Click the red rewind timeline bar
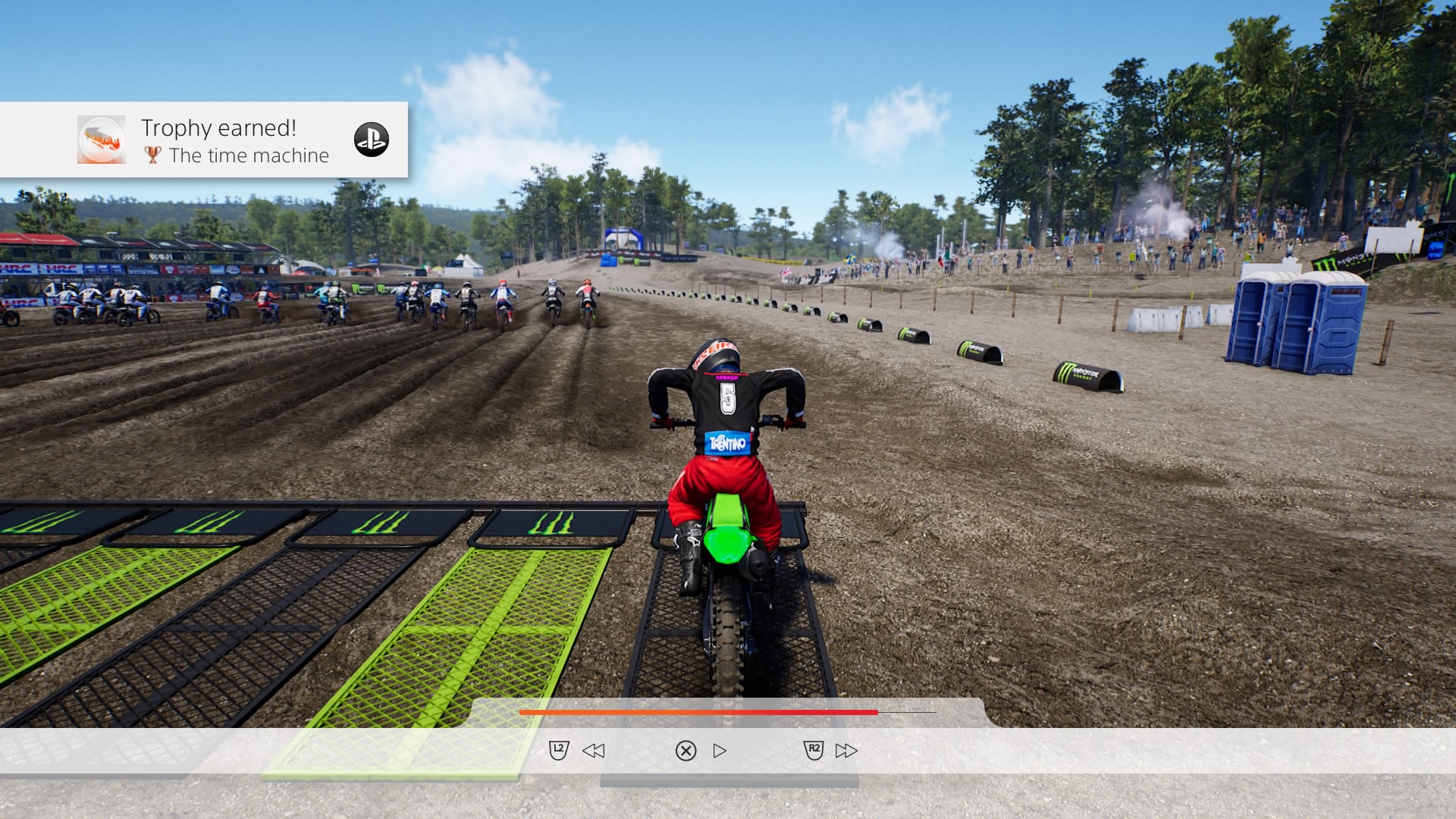 (x=698, y=713)
